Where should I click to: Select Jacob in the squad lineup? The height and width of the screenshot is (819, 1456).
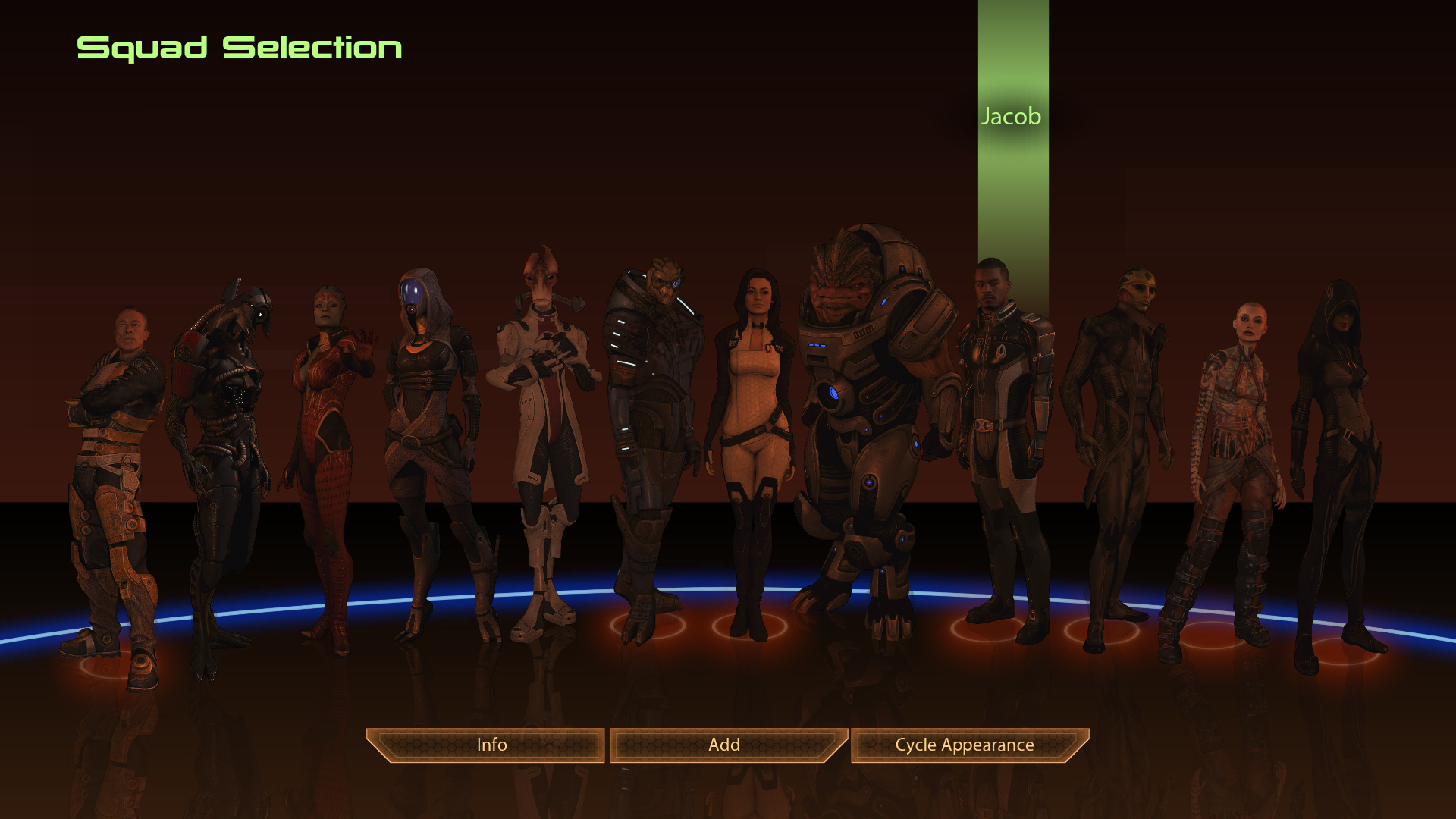click(x=1003, y=425)
